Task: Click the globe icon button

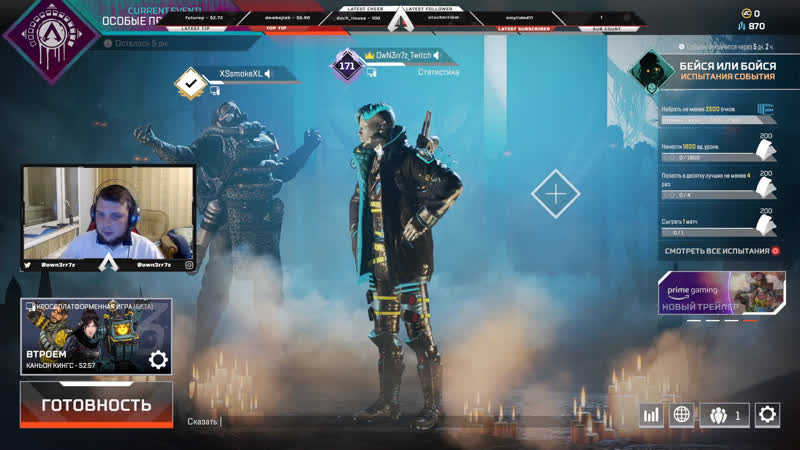Action: point(683,415)
